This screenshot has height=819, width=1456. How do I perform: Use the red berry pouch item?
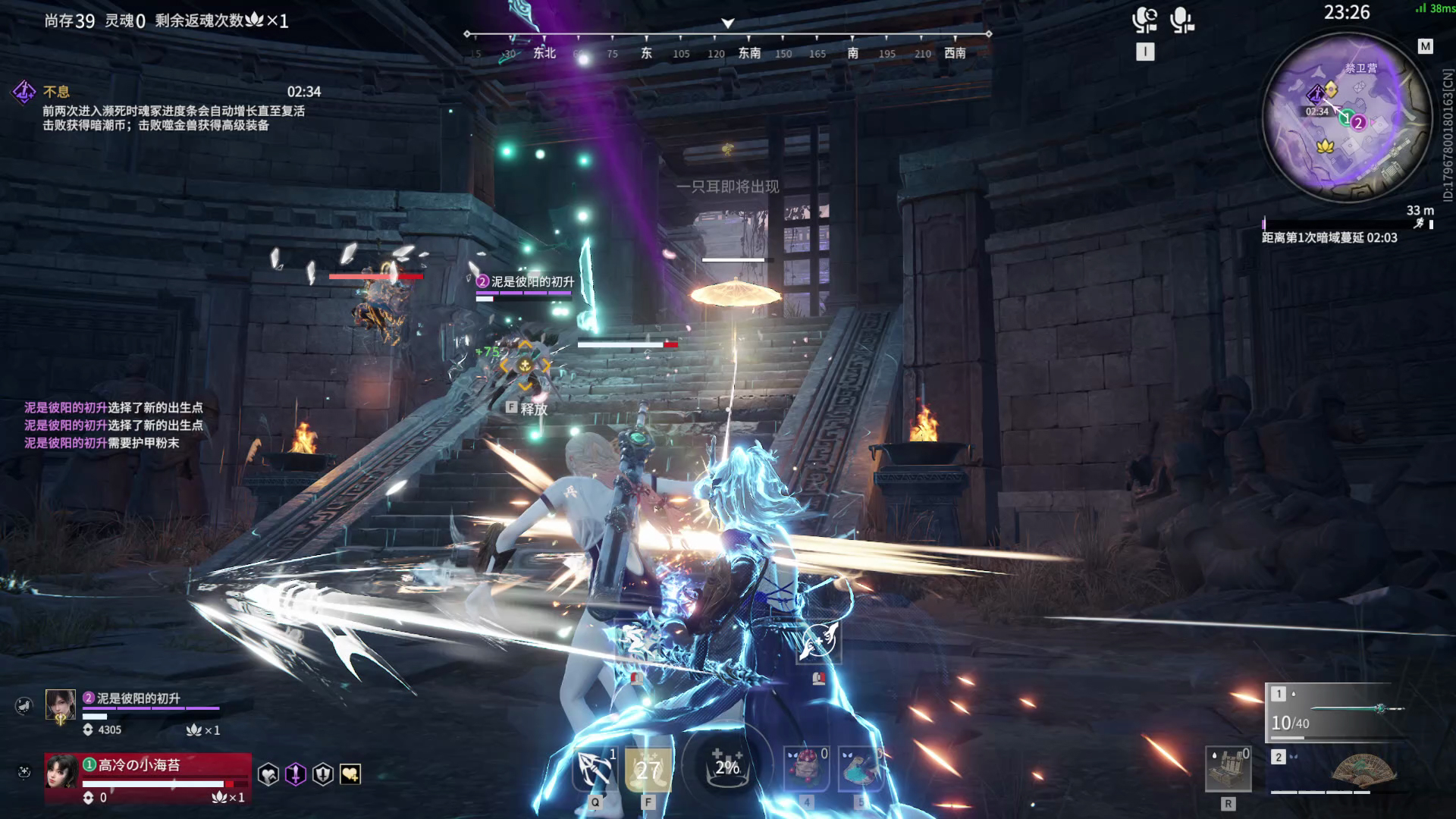[805, 768]
